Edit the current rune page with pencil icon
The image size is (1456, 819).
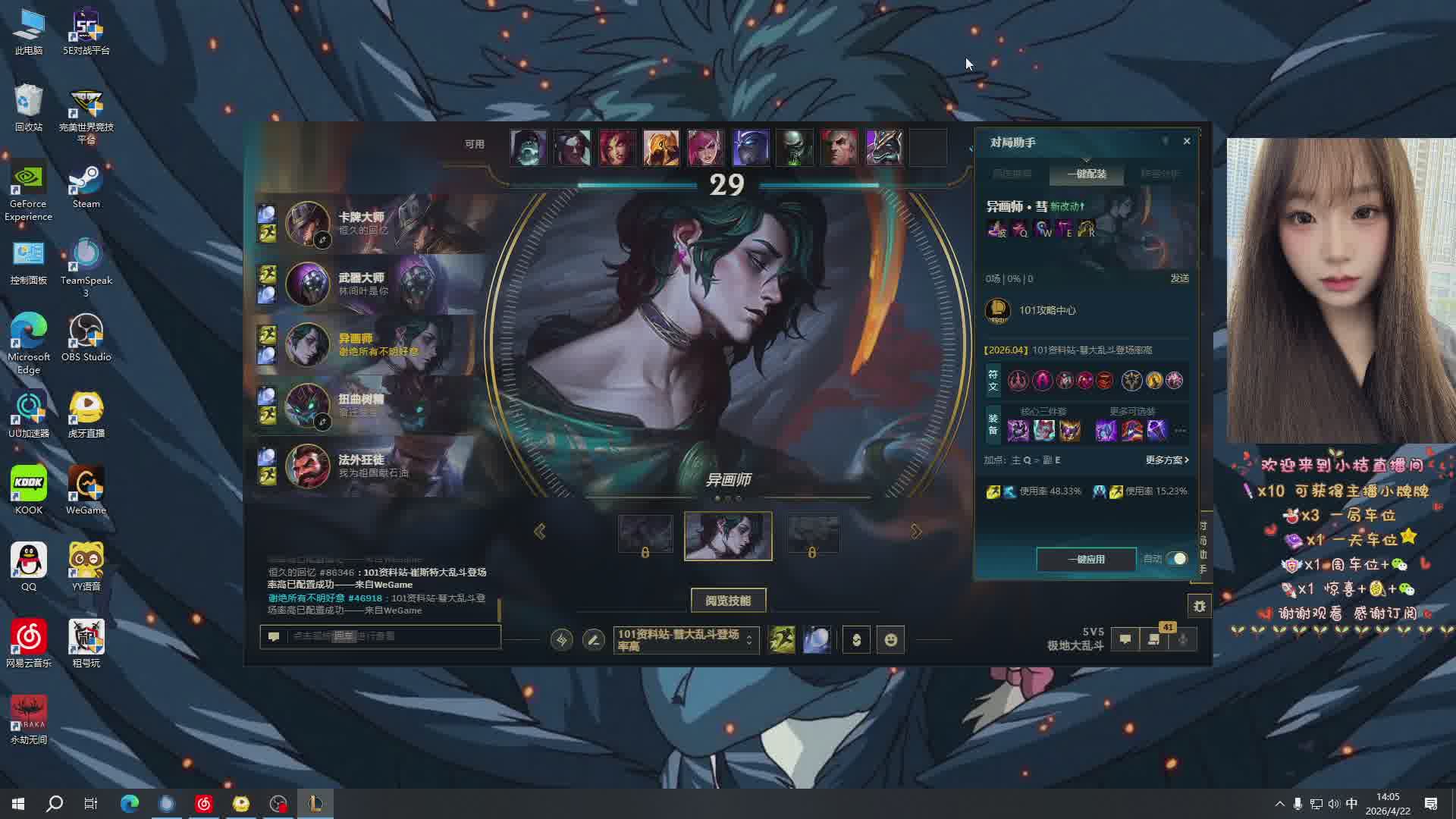point(594,640)
